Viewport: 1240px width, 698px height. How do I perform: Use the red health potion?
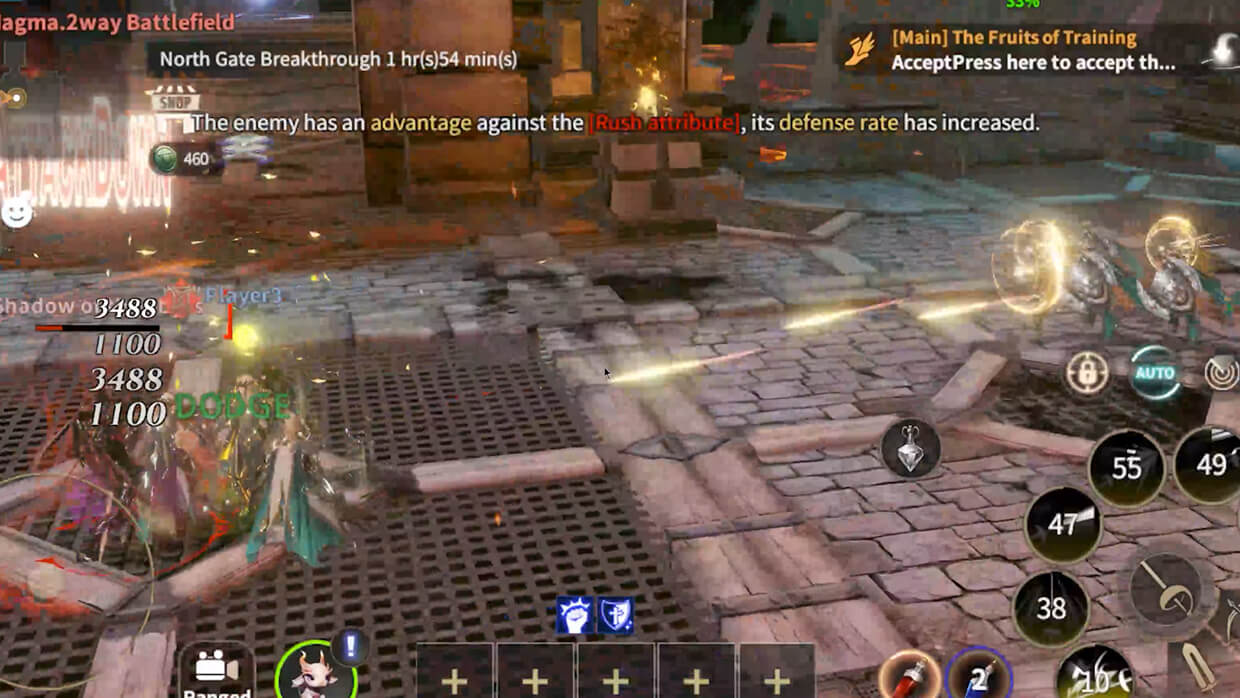point(909,676)
